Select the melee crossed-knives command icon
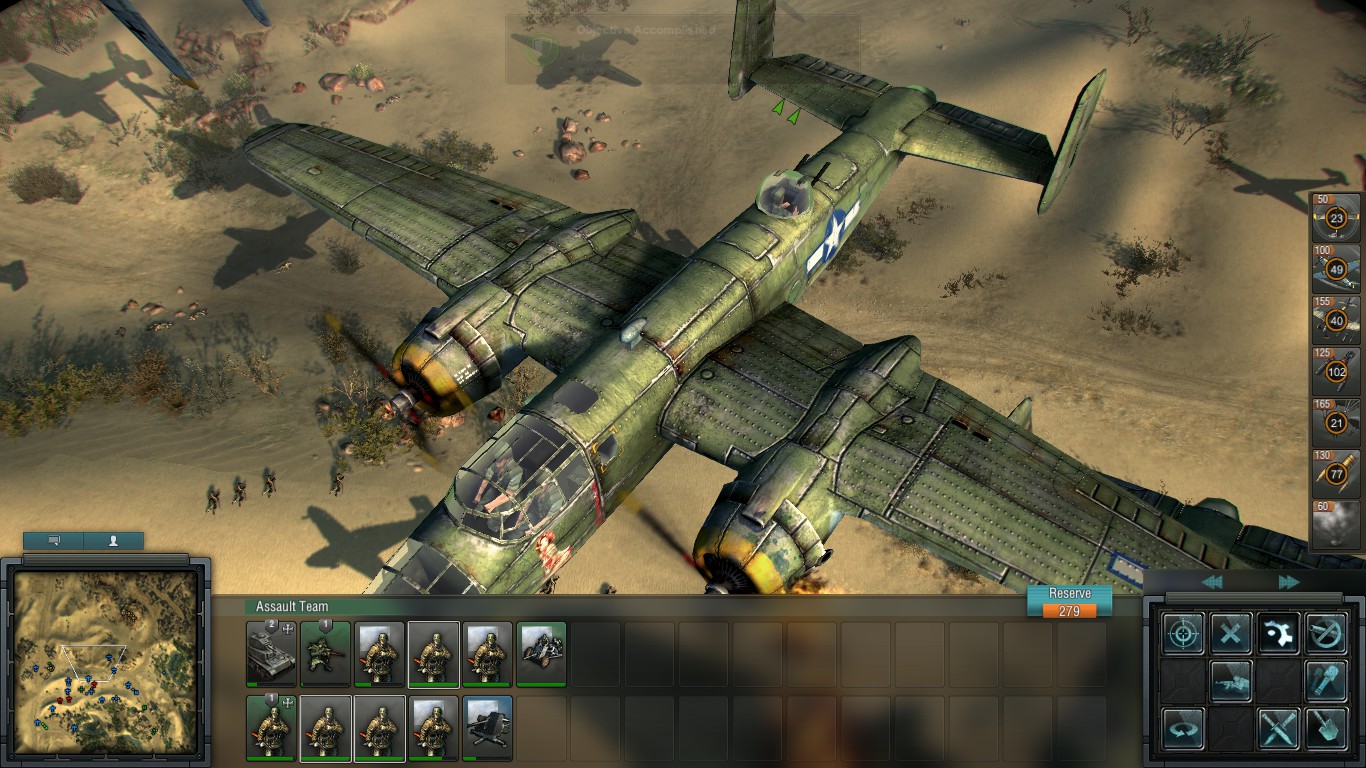Viewport: 1366px width, 768px height. (x=1278, y=728)
